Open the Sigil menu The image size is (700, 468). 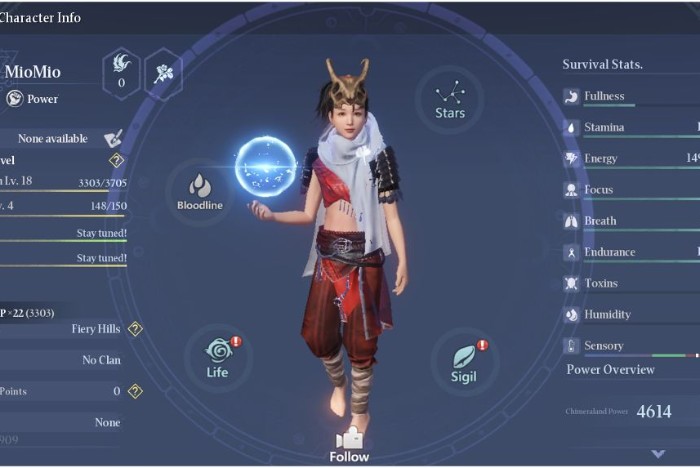tap(462, 361)
